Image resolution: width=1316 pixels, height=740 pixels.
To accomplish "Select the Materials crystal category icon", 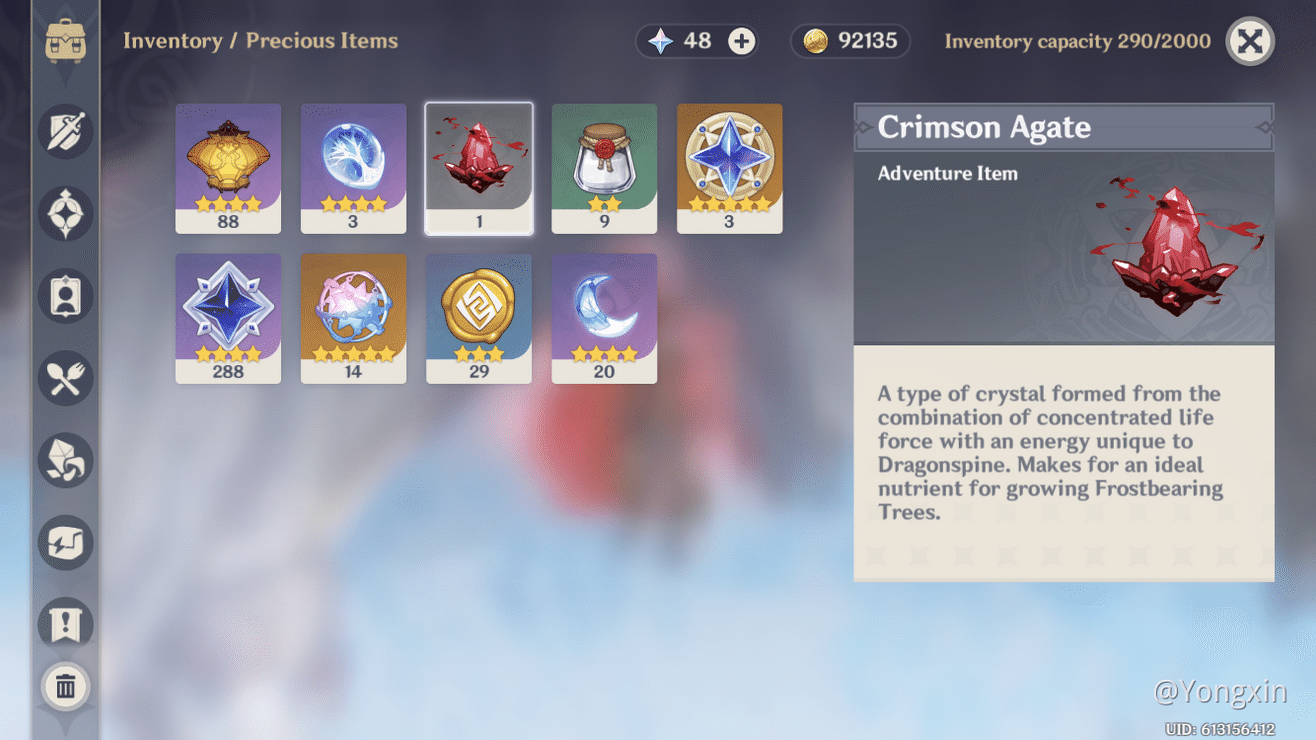I will (65, 460).
